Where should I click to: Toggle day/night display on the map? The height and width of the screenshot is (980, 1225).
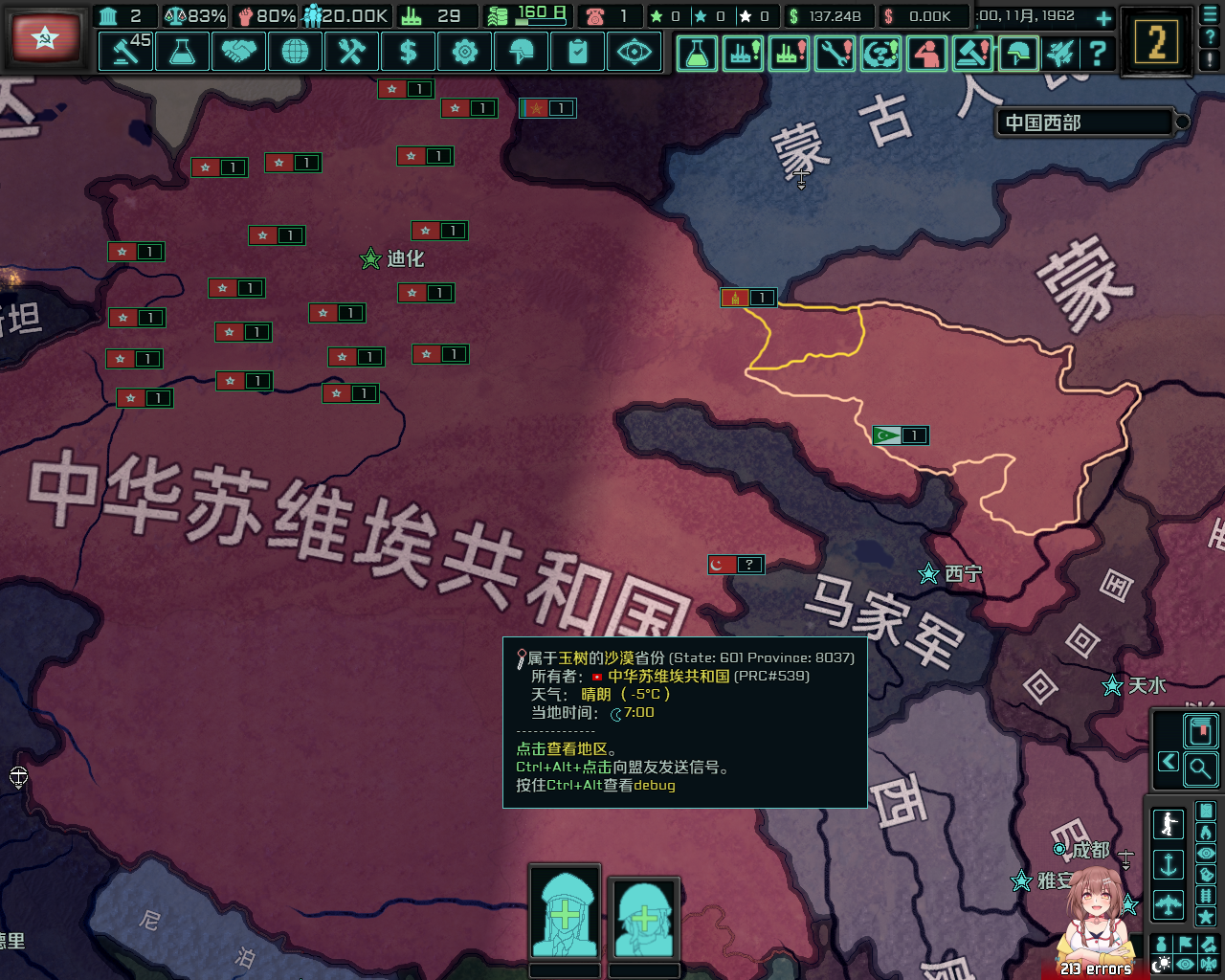1163,962
